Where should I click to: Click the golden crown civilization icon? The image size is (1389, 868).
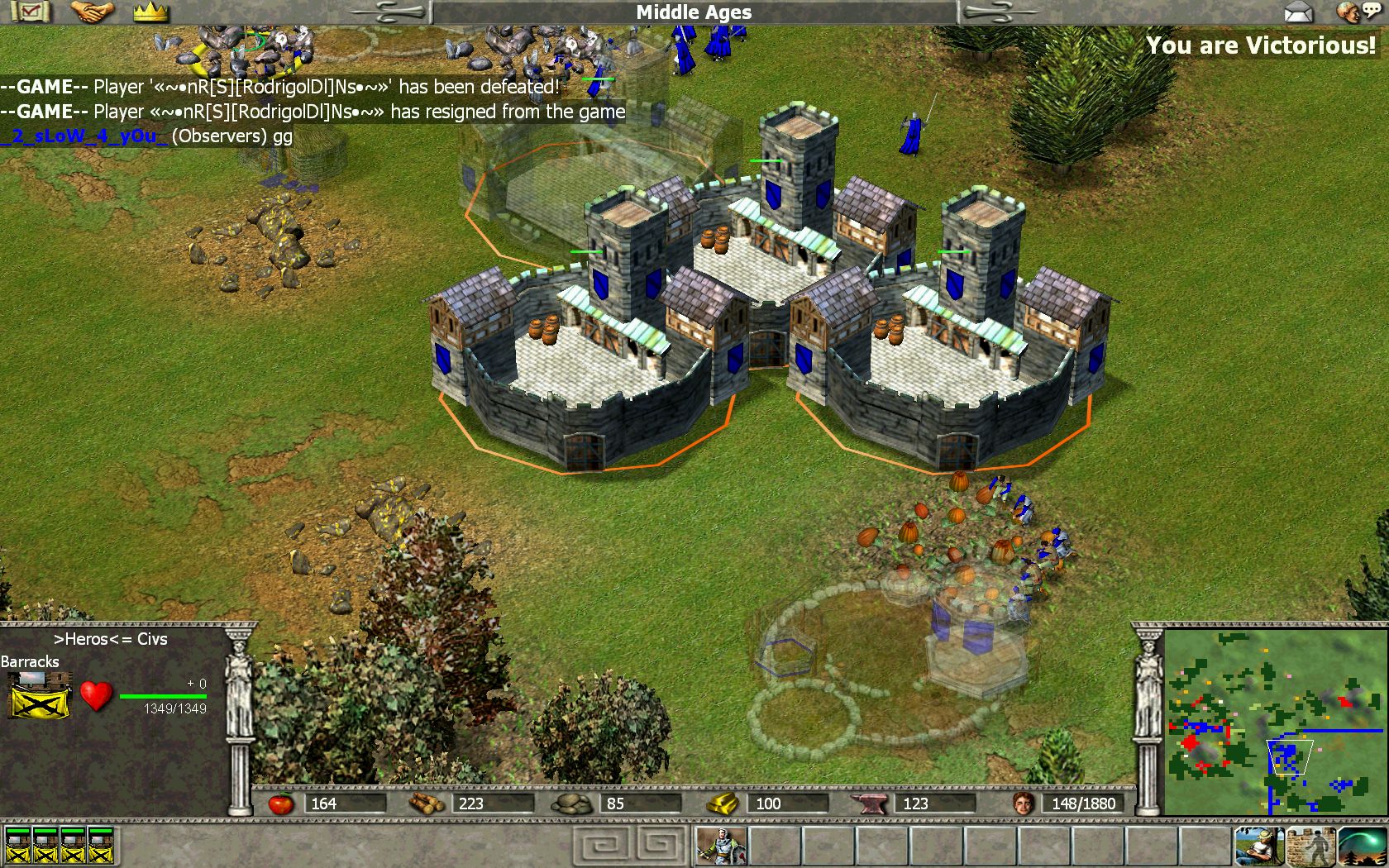pyautogui.click(x=150, y=12)
